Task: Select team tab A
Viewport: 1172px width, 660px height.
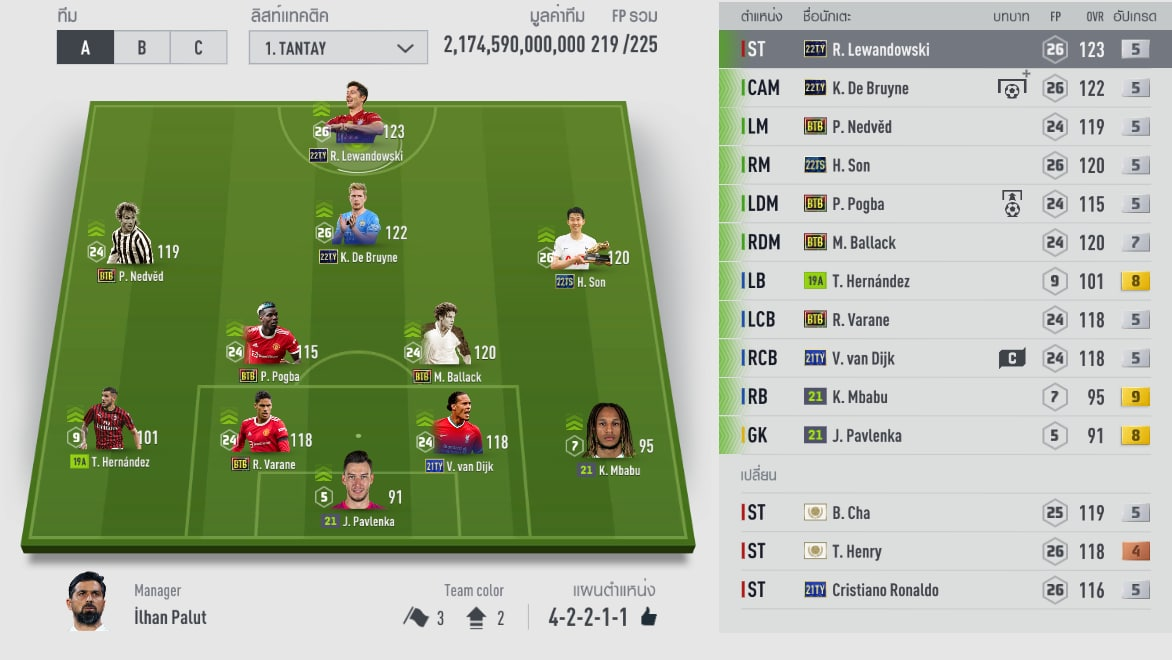Action: coord(85,48)
